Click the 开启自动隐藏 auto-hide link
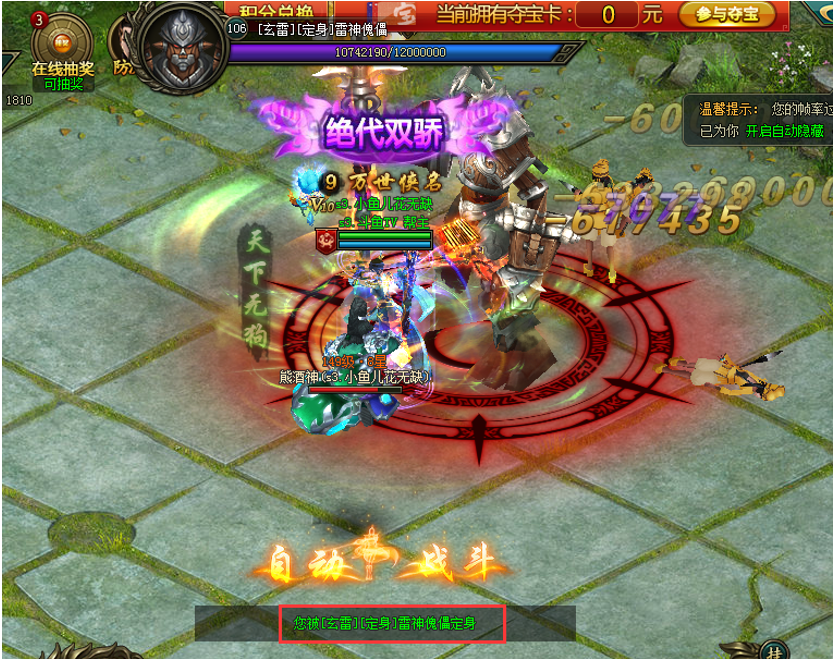833x659 pixels. click(785, 131)
